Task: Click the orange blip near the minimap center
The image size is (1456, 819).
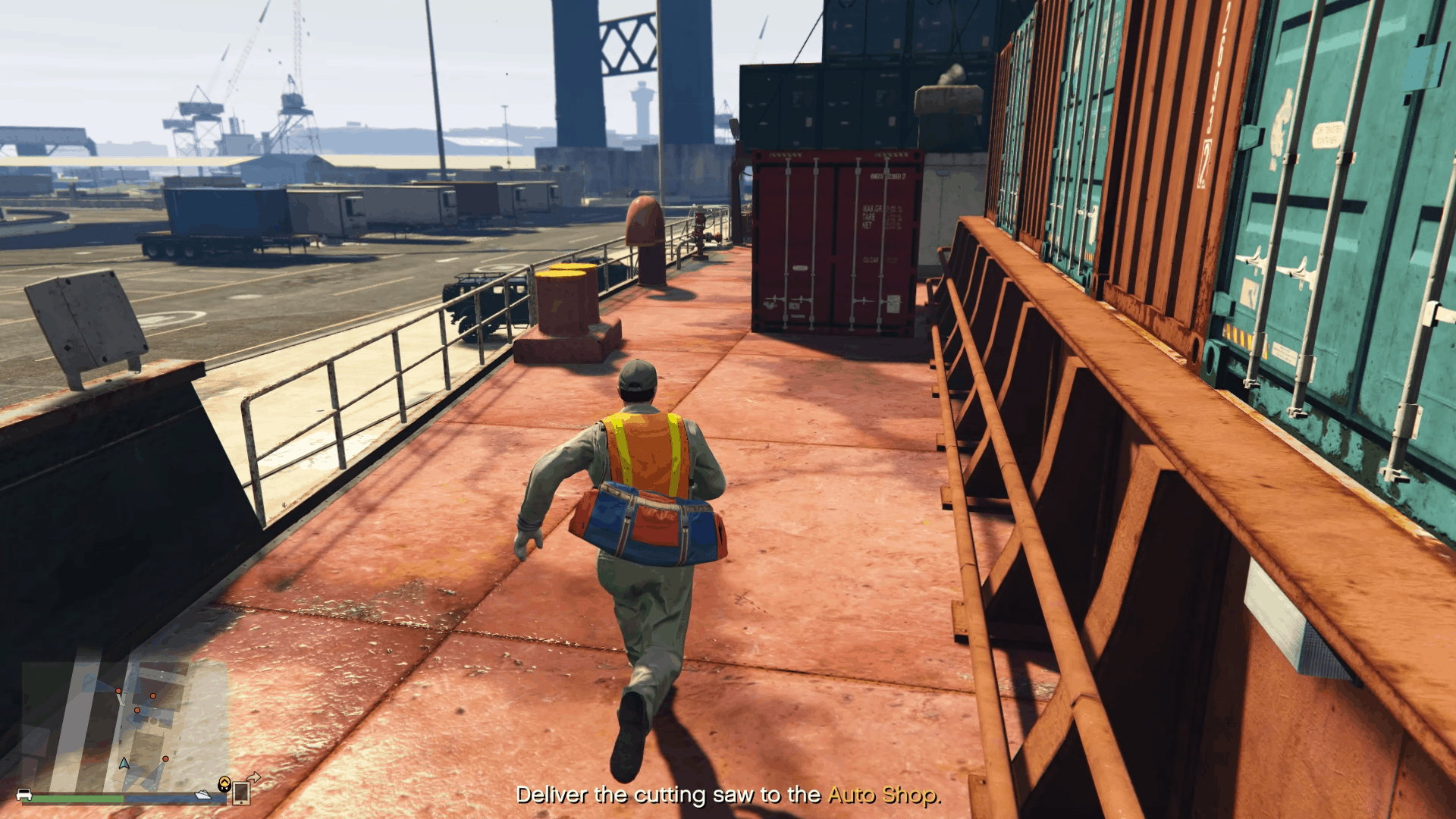Action: pos(137,710)
